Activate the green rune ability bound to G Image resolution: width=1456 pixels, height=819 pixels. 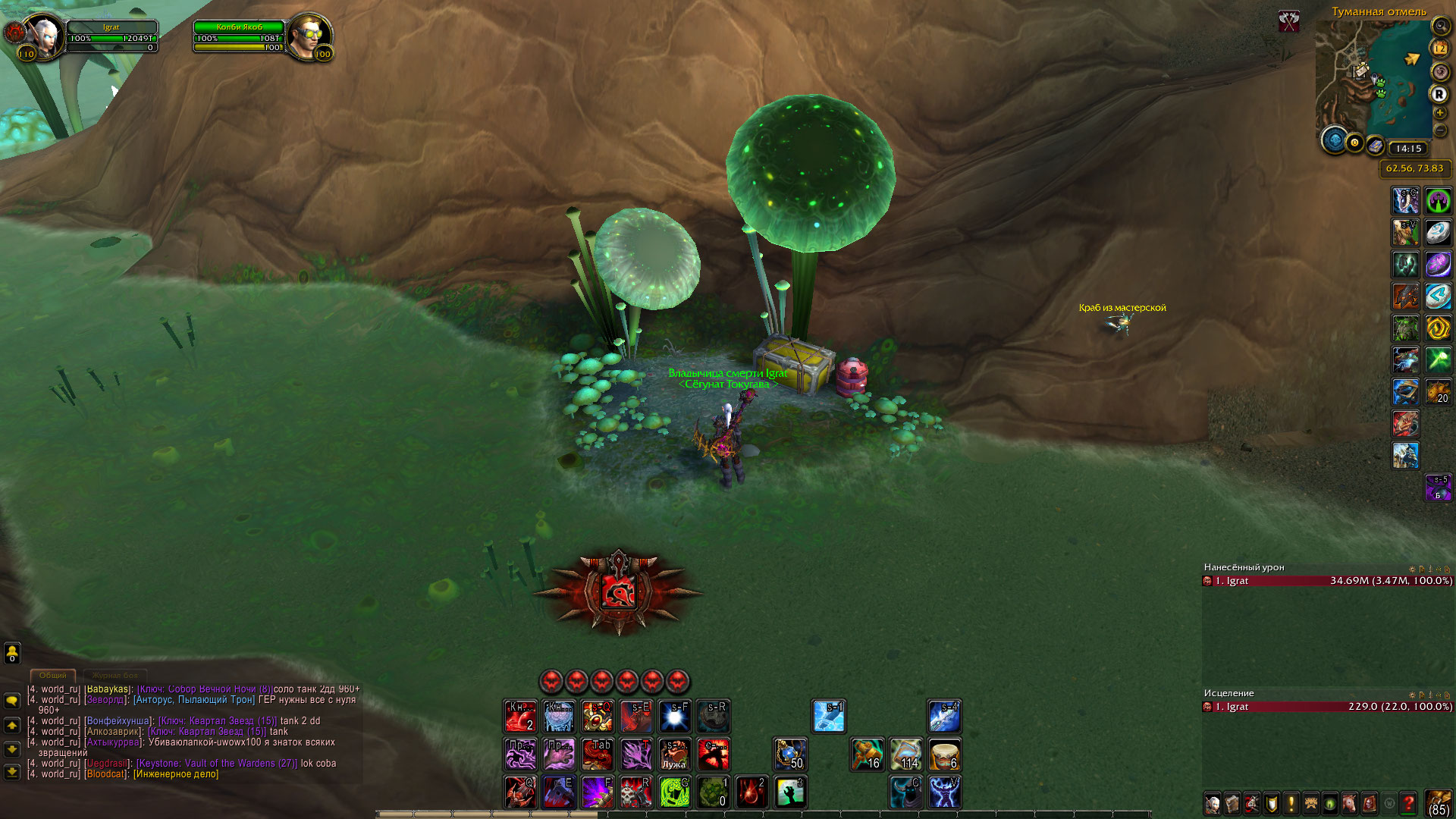(x=674, y=792)
